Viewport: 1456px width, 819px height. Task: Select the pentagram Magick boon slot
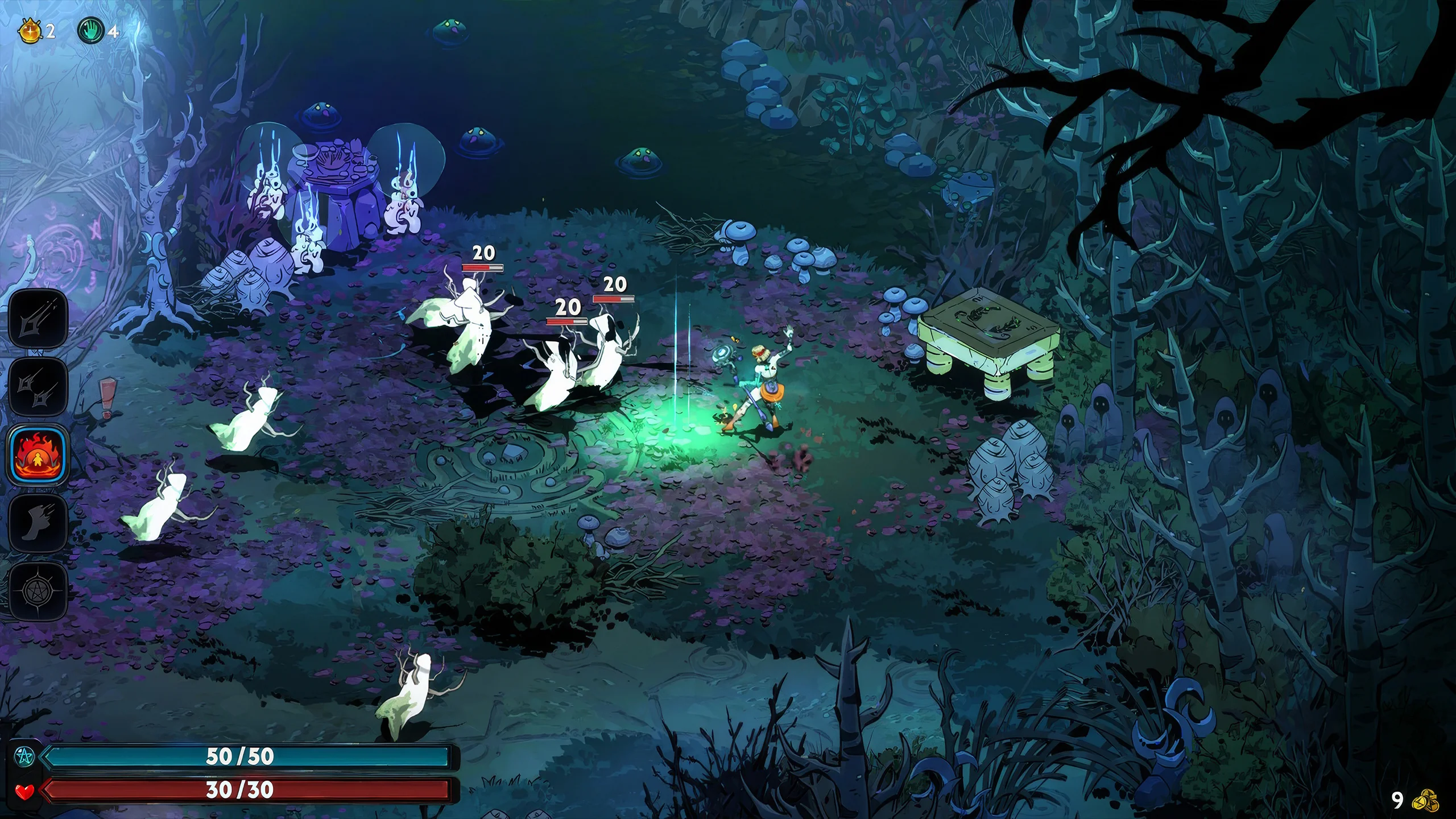coord(38,591)
